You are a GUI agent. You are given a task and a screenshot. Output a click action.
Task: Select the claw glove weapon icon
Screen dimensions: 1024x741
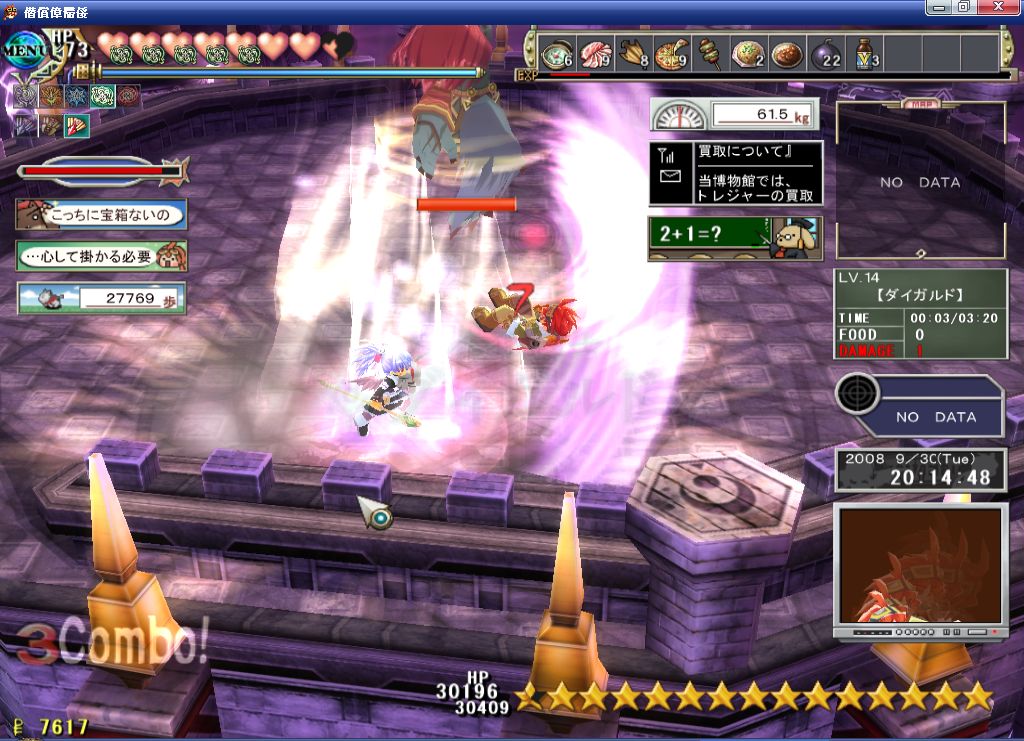point(50,126)
